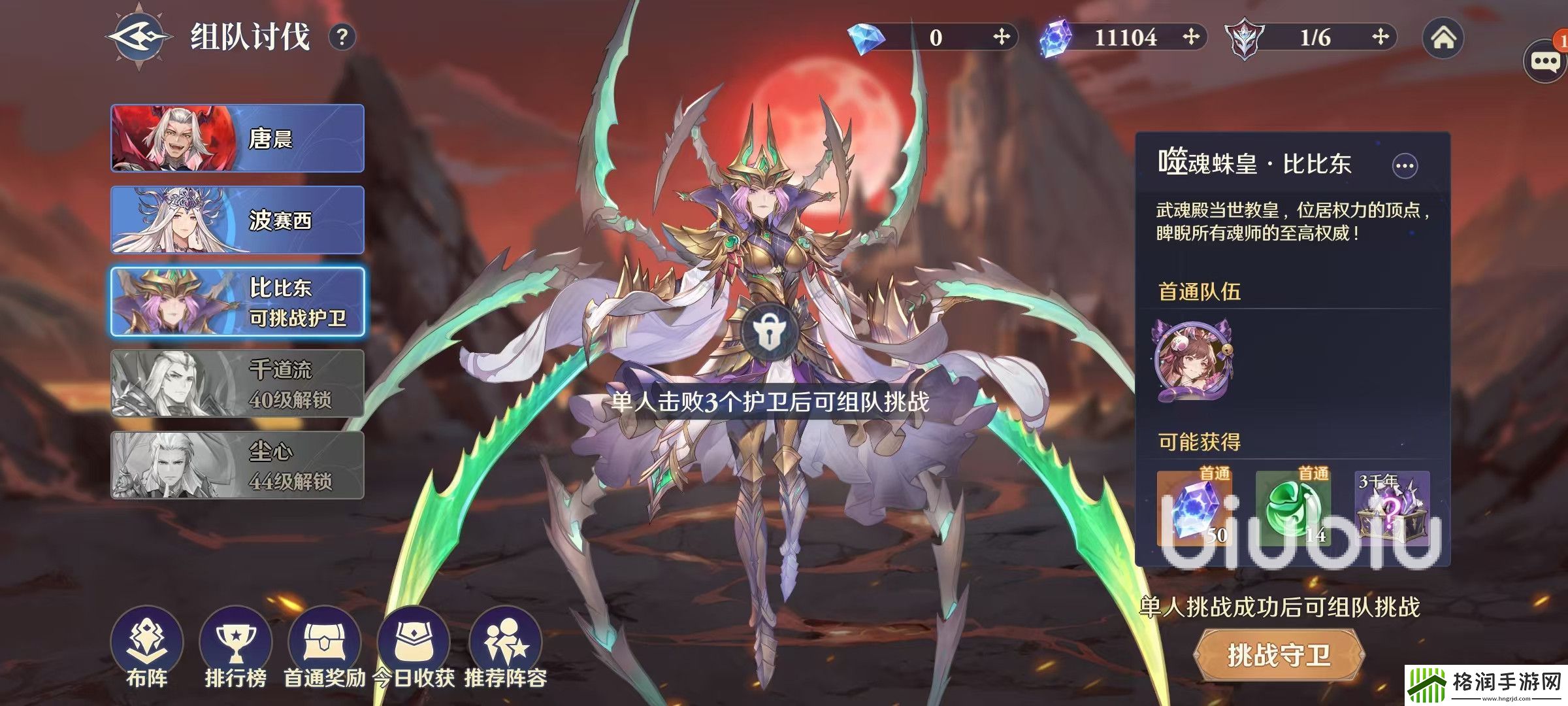
Task: Add more challenge attempts with plus button
Action: pyautogui.click(x=1380, y=37)
